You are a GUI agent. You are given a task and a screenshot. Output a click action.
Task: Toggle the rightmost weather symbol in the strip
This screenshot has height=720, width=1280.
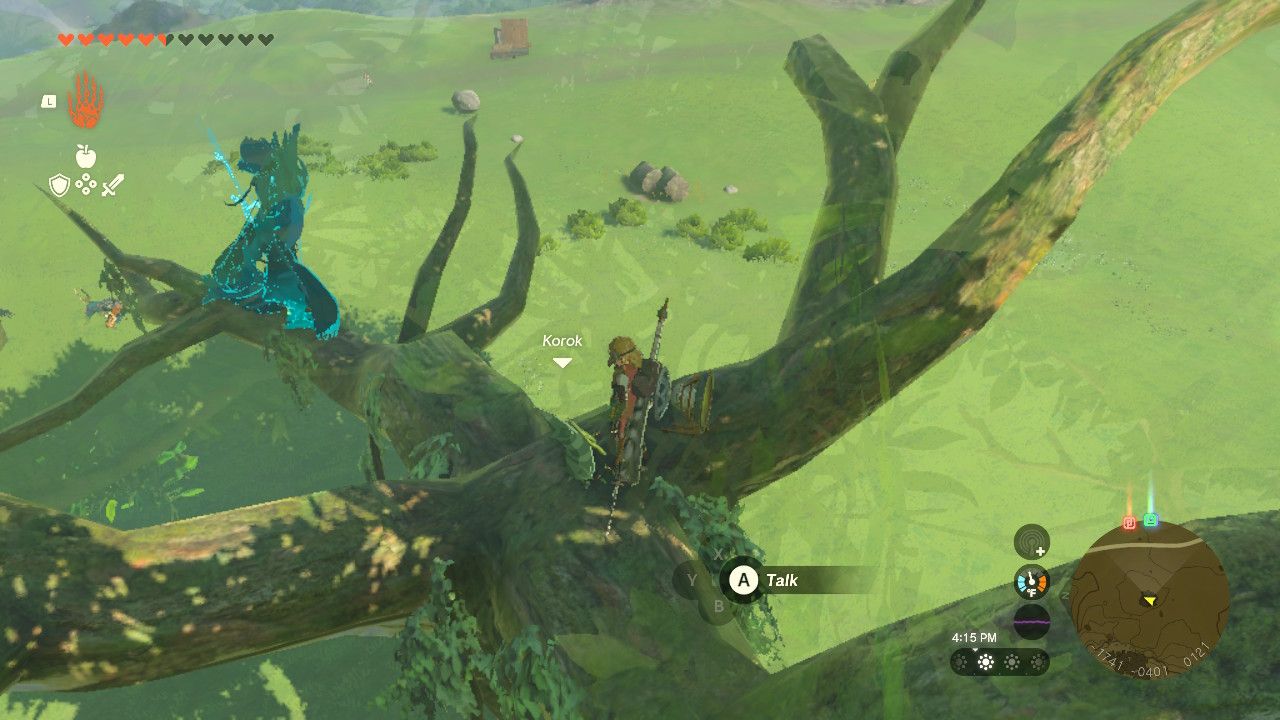(x=1038, y=662)
